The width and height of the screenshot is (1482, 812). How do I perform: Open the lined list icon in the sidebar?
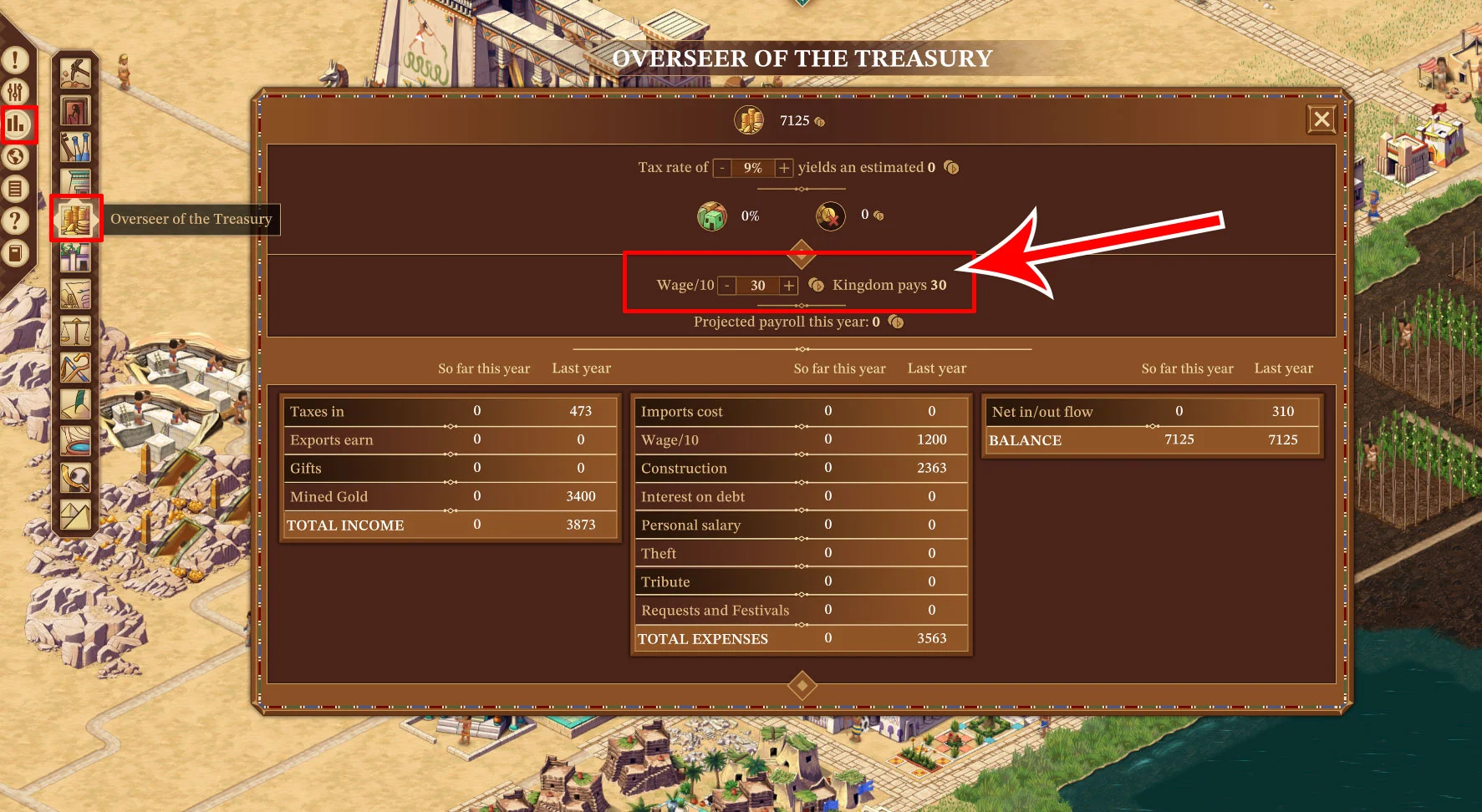[x=16, y=189]
